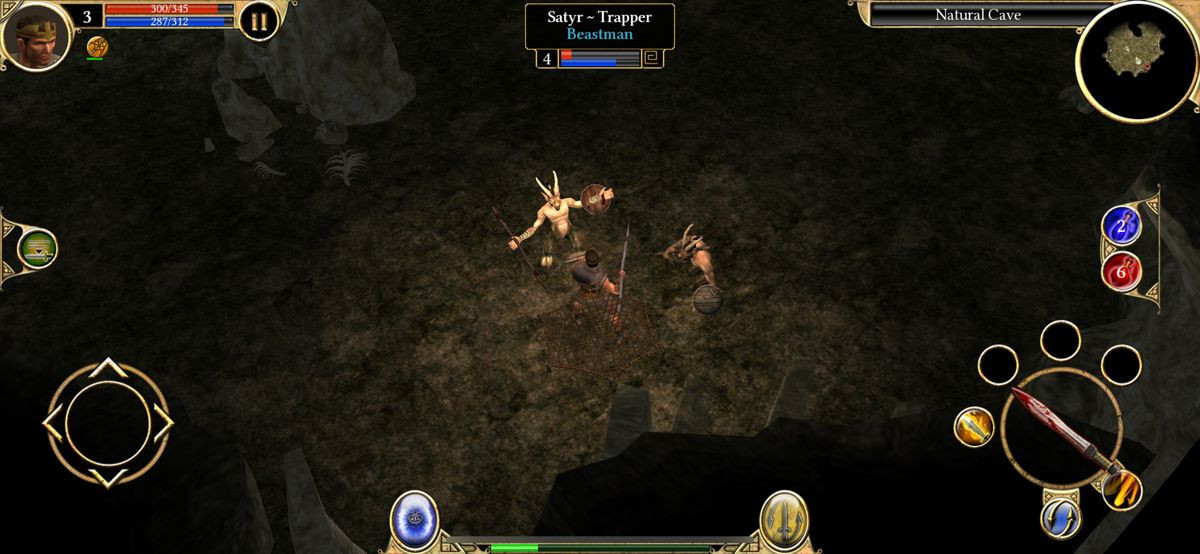Activate the flaming weapon skill left of the sword
The image size is (1200, 554).
coord(973,427)
